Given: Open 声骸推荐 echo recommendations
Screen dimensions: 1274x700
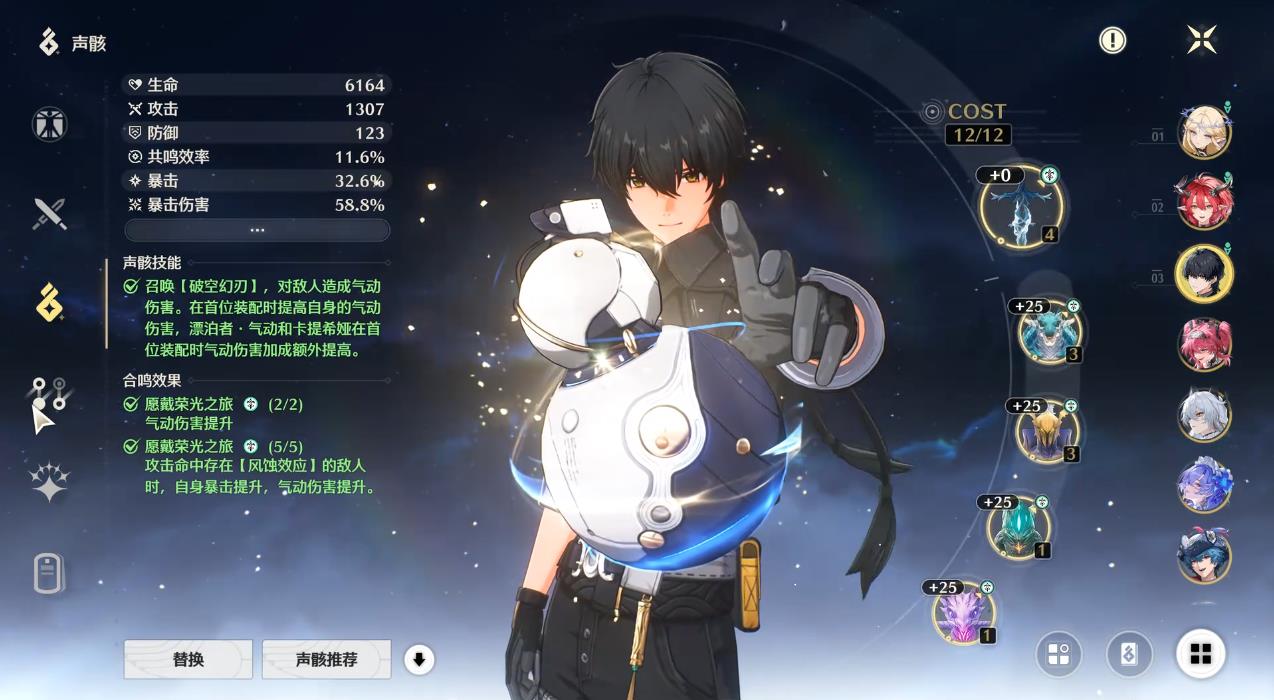Looking at the screenshot, I should pos(326,660).
